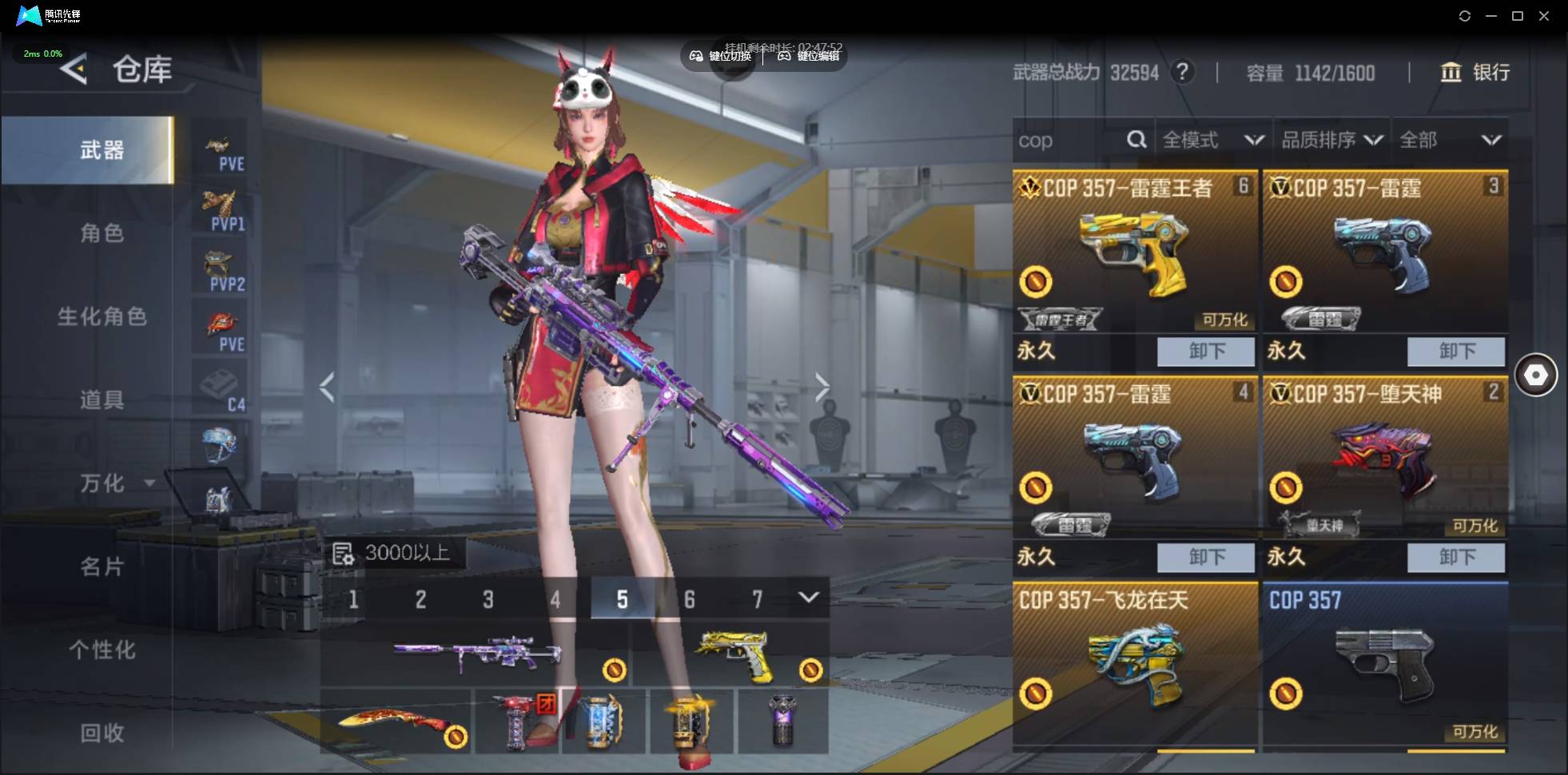Unequip COP 357-雷霆王者 with its 卸下 button

point(1206,351)
